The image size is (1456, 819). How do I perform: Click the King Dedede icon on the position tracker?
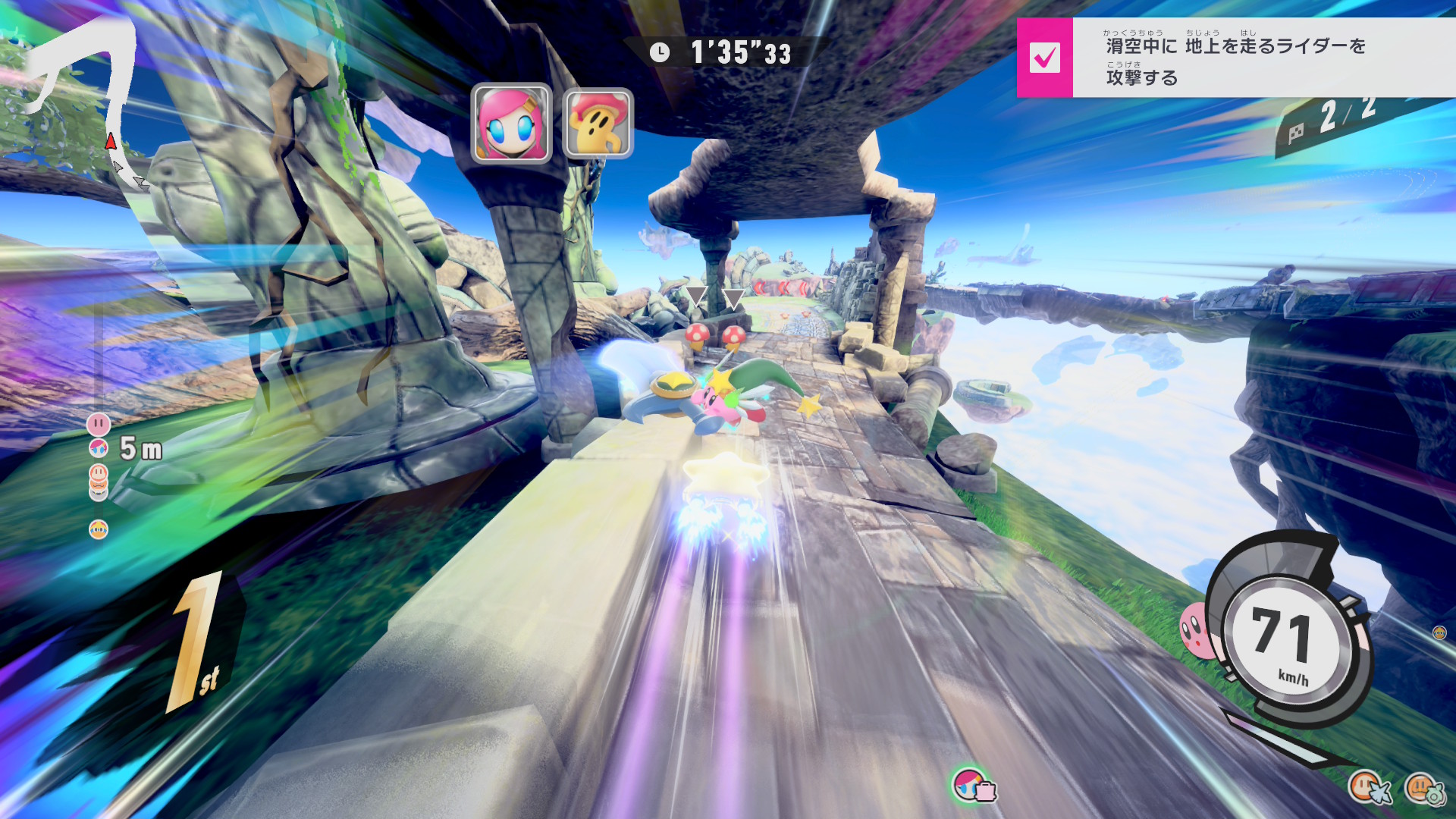pyautogui.click(x=99, y=529)
